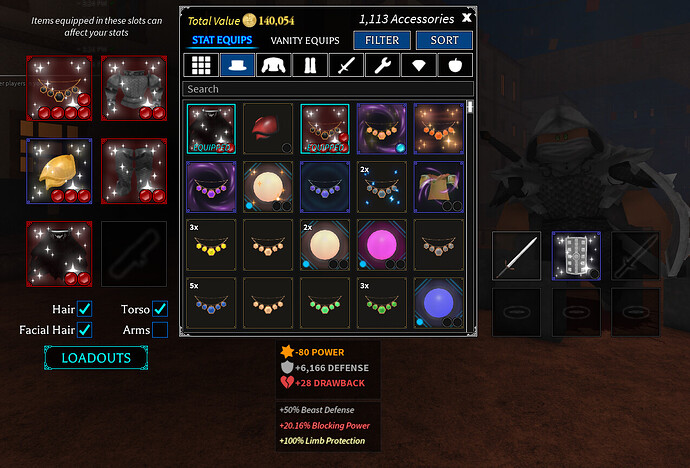
Task: Close the accessories inventory window
Action: click(x=467, y=17)
